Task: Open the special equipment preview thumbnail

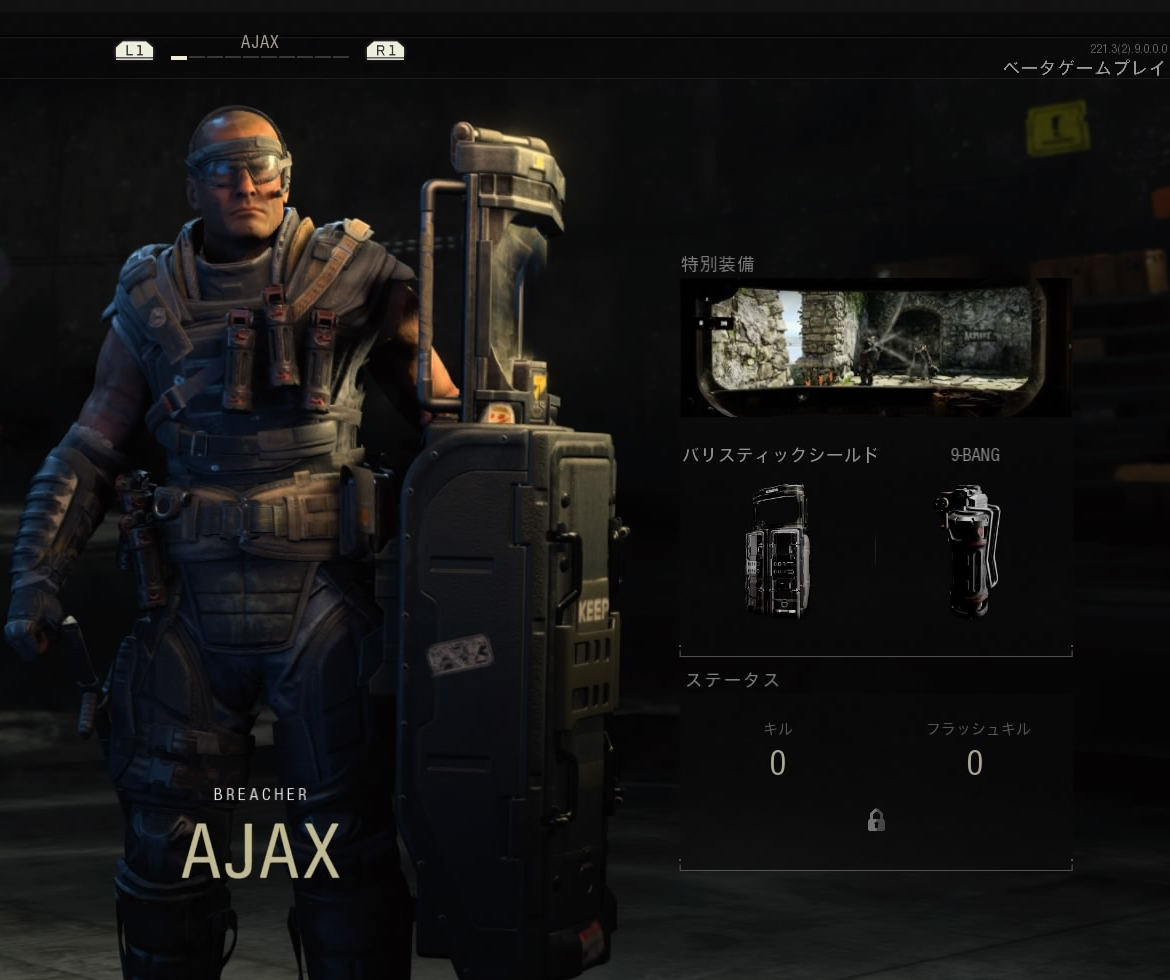Action: pos(875,347)
